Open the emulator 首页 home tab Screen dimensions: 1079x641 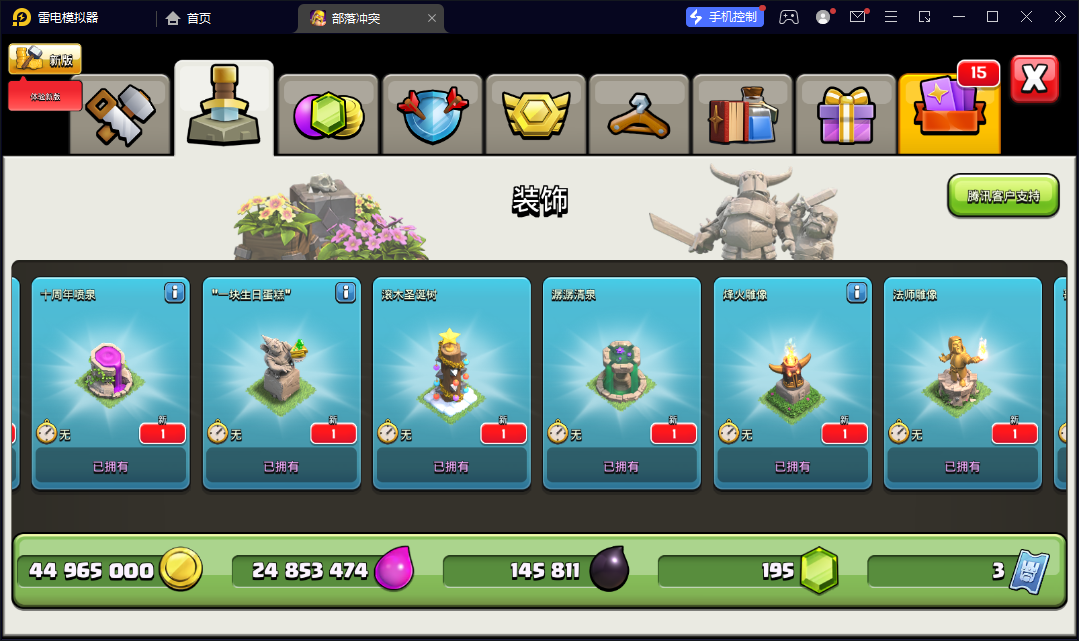point(188,18)
